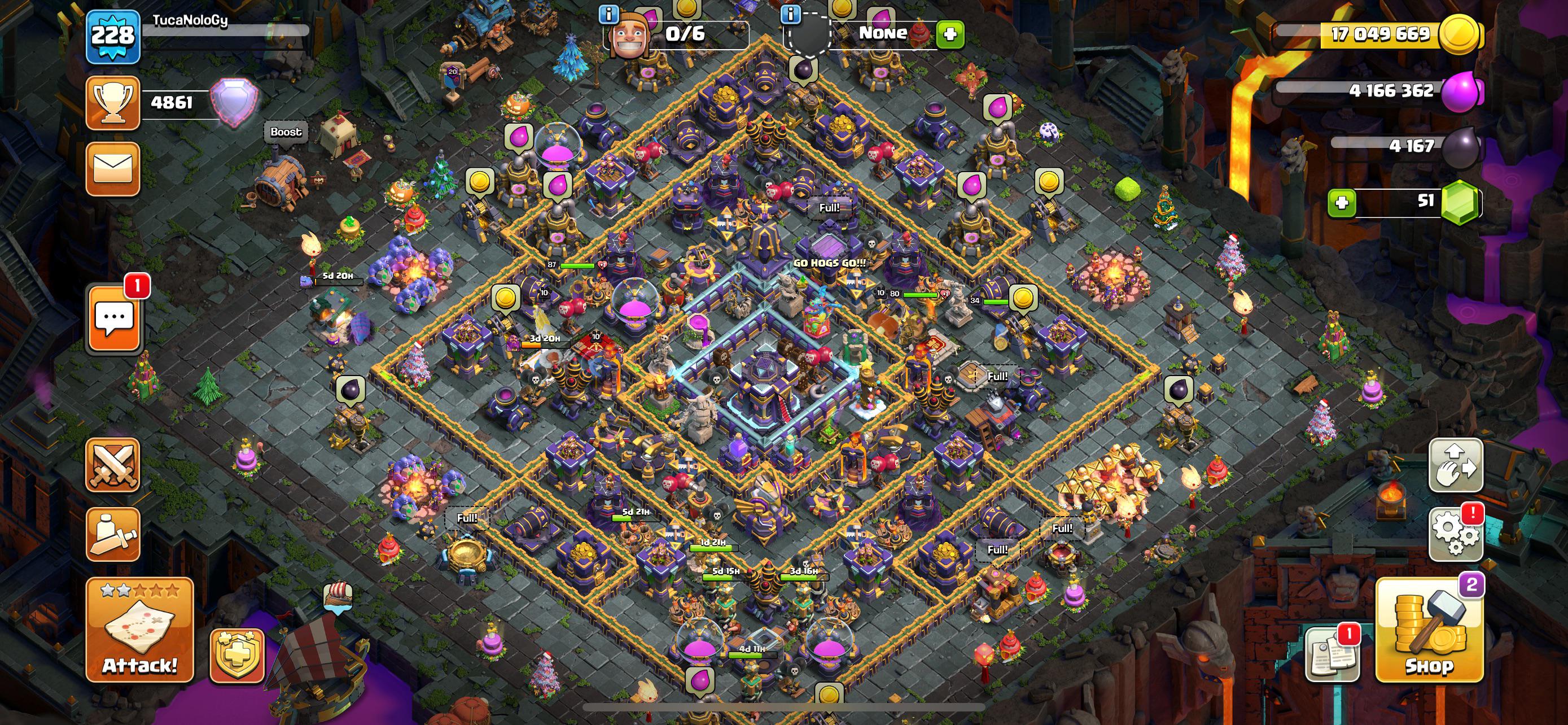The width and height of the screenshot is (1568, 725).
Task: Click the builder info icon
Action: coord(608,14)
